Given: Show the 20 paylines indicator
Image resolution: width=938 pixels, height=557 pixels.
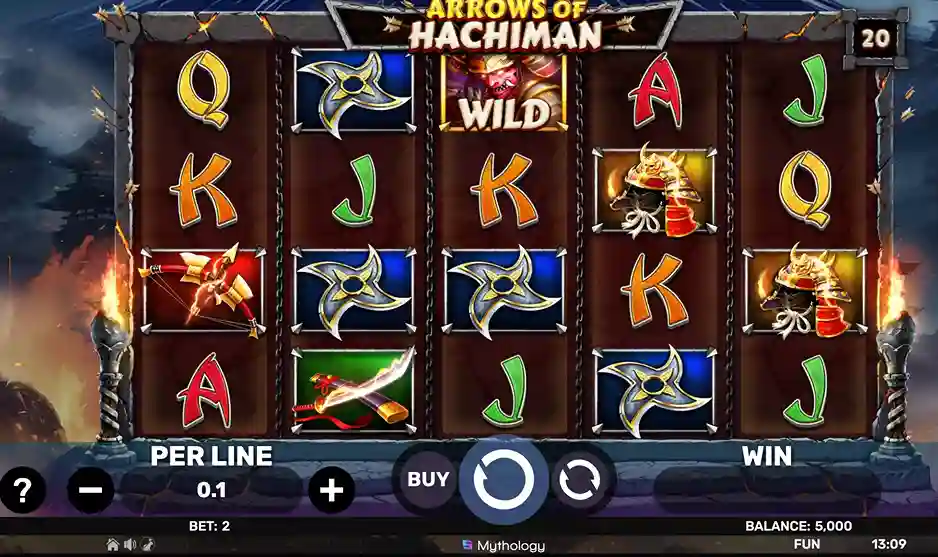Looking at the screenshot, I should coord(876,37).
